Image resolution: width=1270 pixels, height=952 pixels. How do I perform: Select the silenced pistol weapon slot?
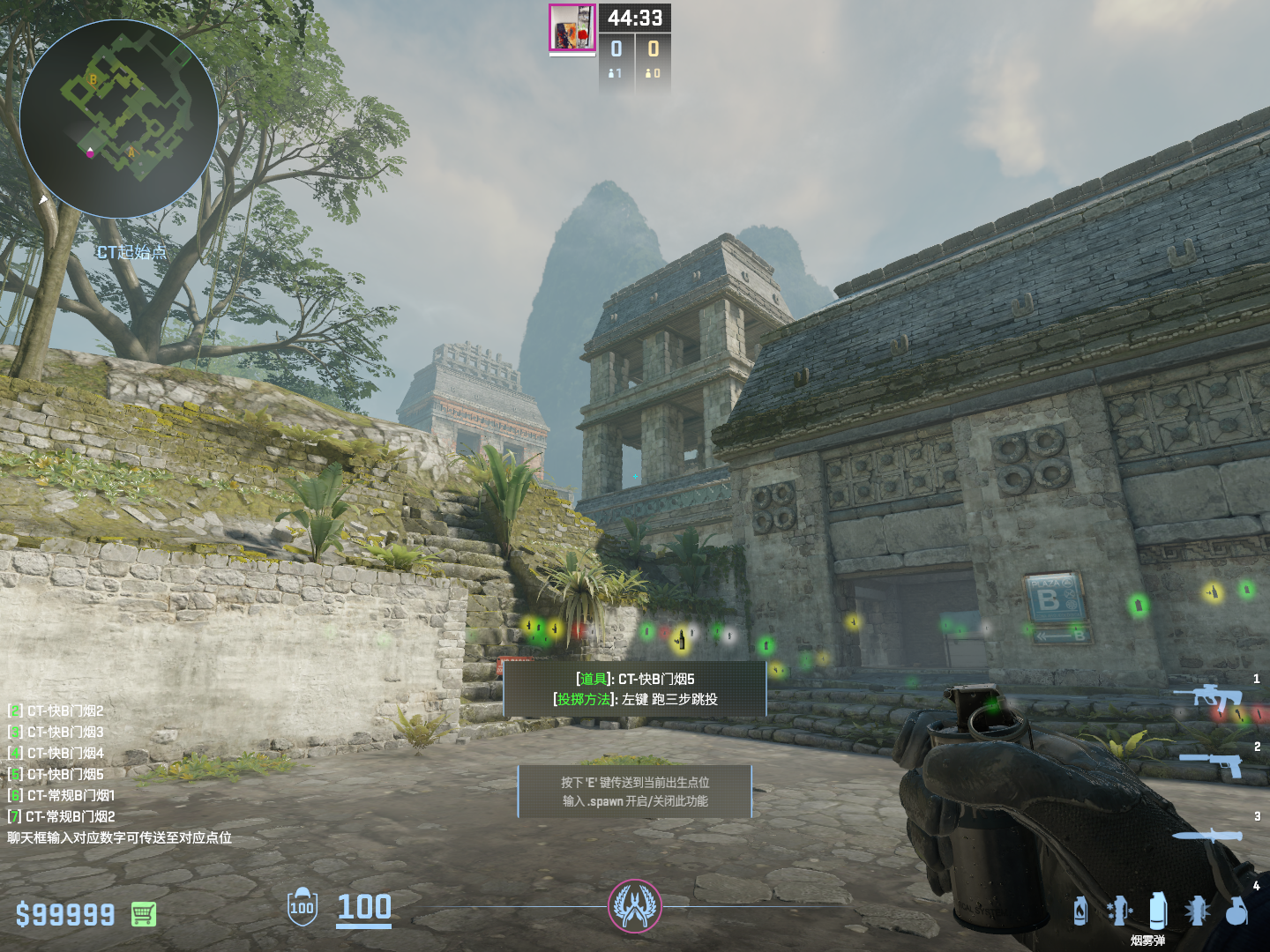(x=1213, y=763)
